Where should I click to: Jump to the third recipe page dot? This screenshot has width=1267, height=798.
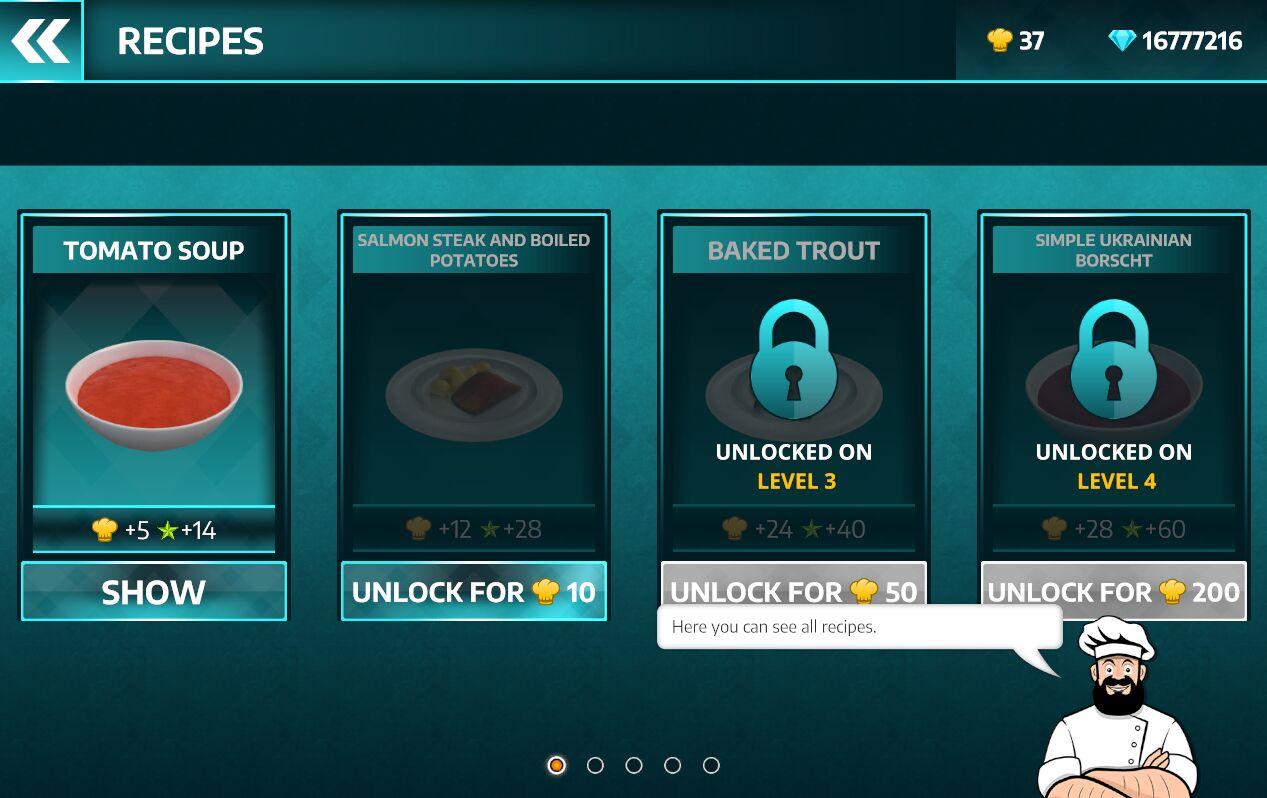tap(634, 765)
